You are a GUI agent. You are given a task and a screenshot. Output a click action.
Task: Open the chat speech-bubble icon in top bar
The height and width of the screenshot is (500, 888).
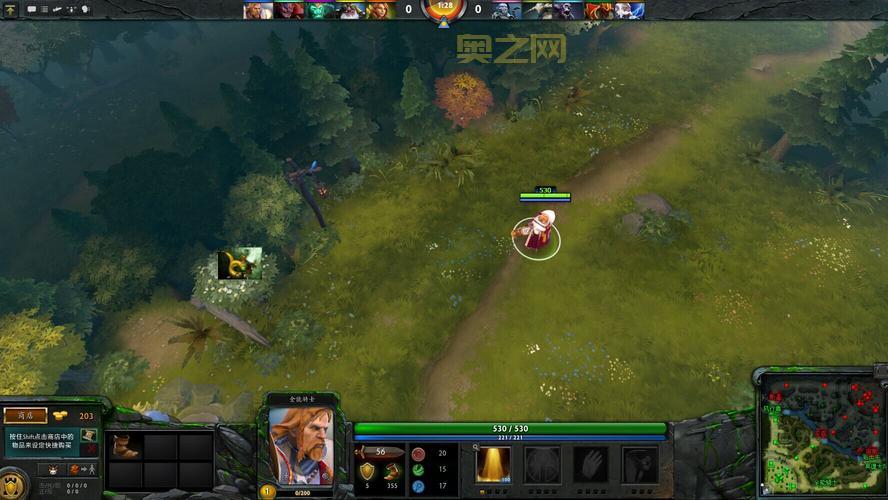point(32,9)
